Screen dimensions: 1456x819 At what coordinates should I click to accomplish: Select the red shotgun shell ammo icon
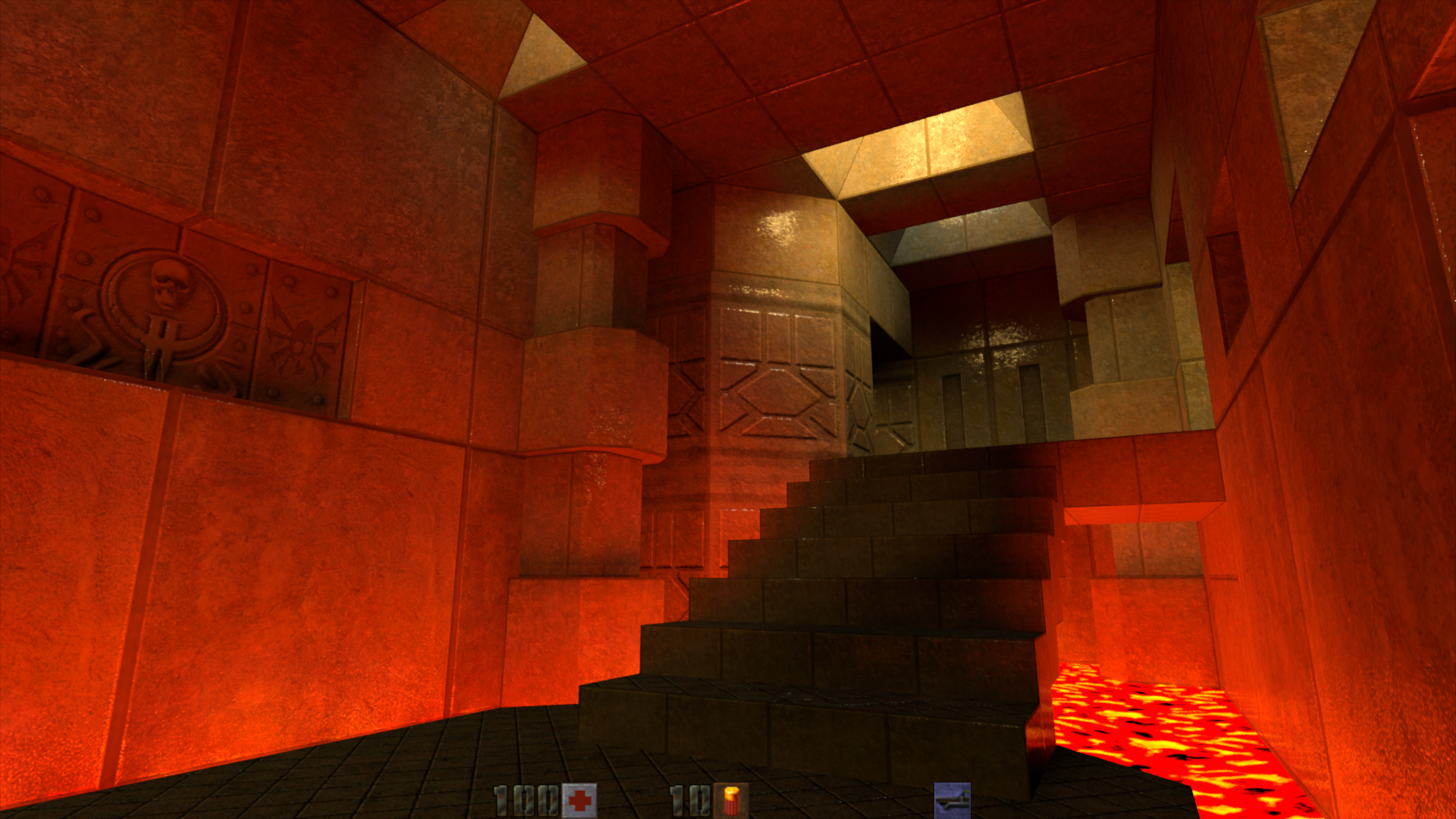pos(730,801)
